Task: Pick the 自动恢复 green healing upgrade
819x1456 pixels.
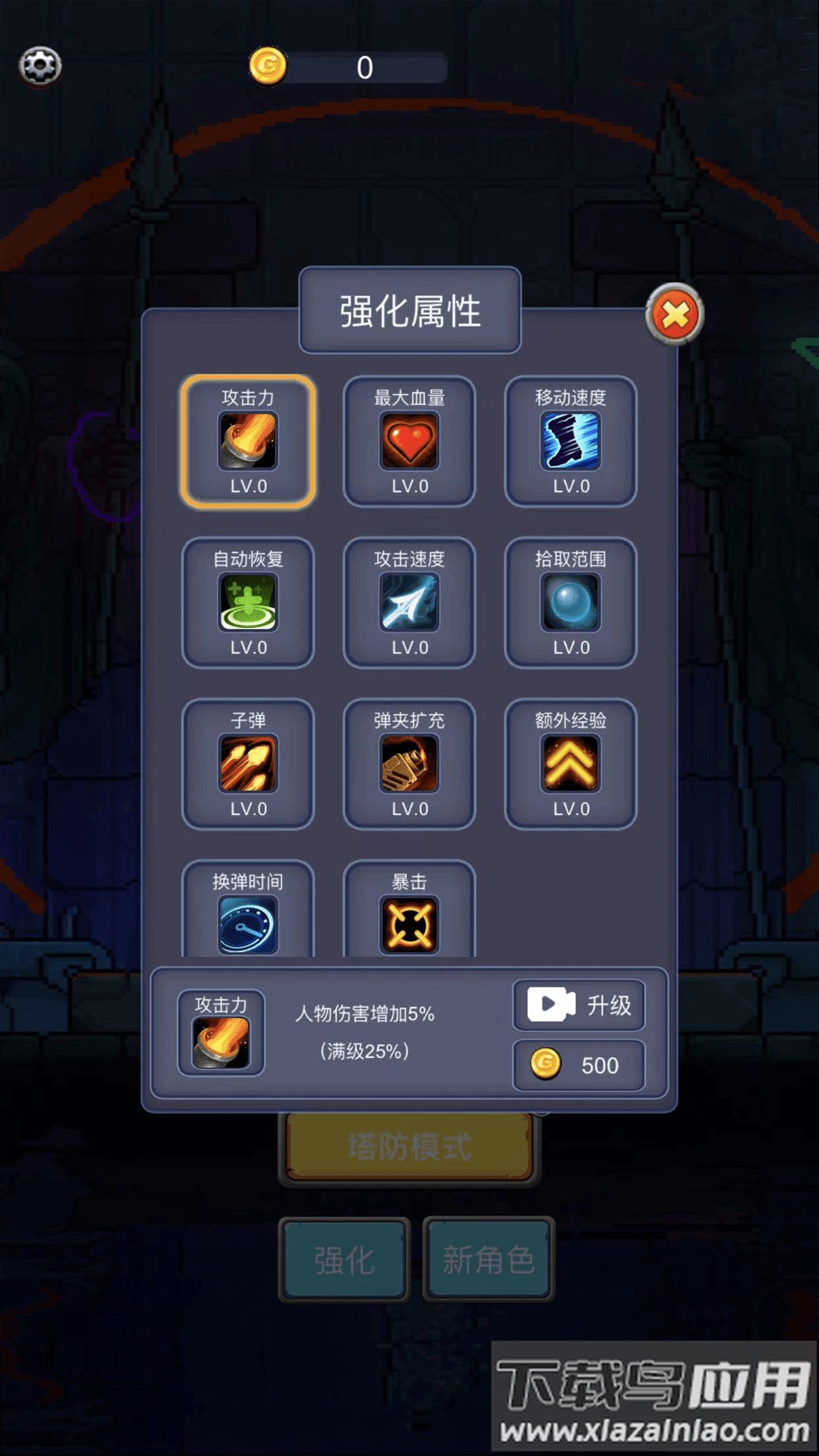Action: click(248, 603)
